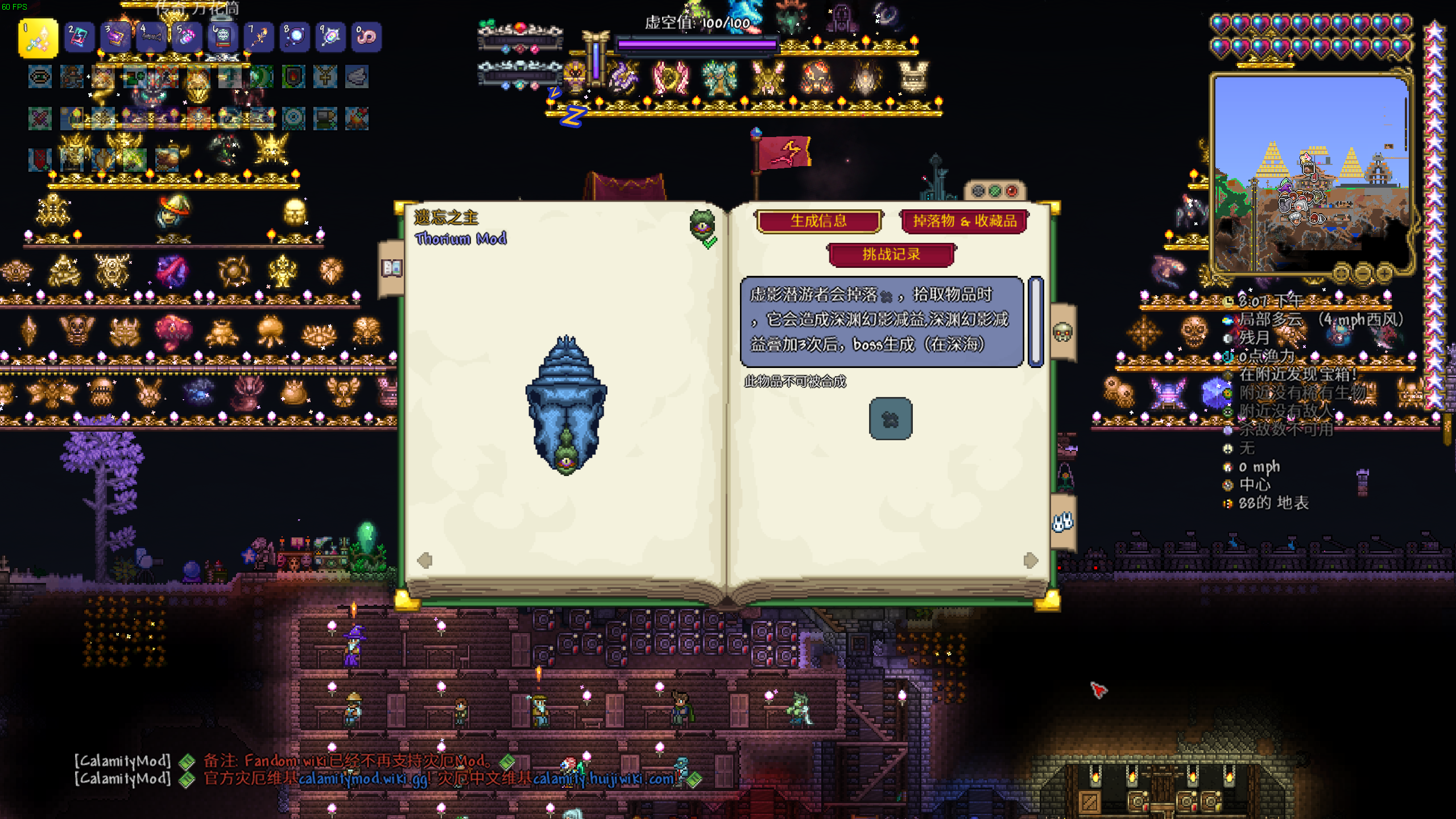Click the minimap
This screenshot has height=819, width=1456.
point(1310,171)
